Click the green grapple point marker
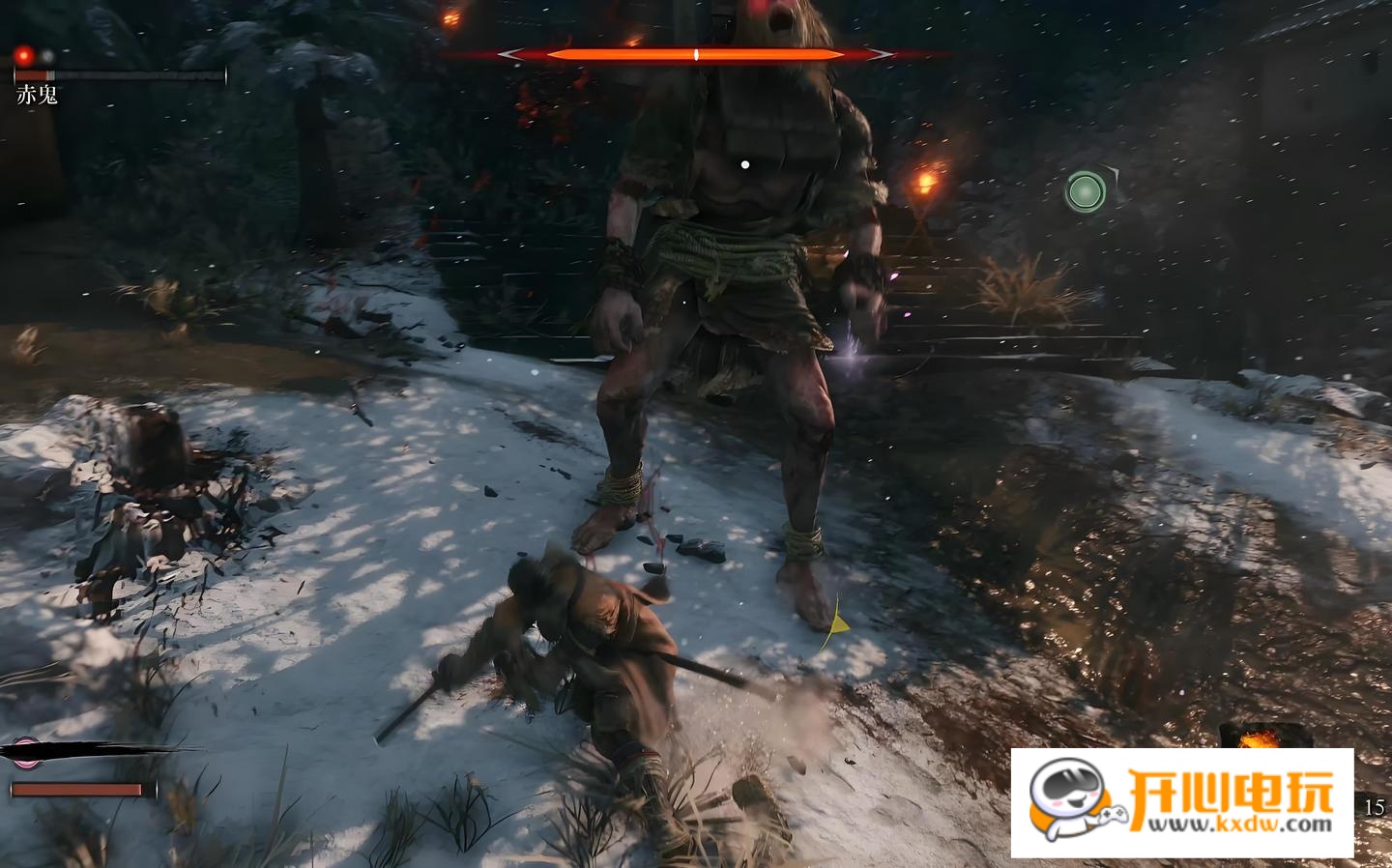Image resolution: width=1392 pixels, height=868 pixels. tap(1086, 191)
